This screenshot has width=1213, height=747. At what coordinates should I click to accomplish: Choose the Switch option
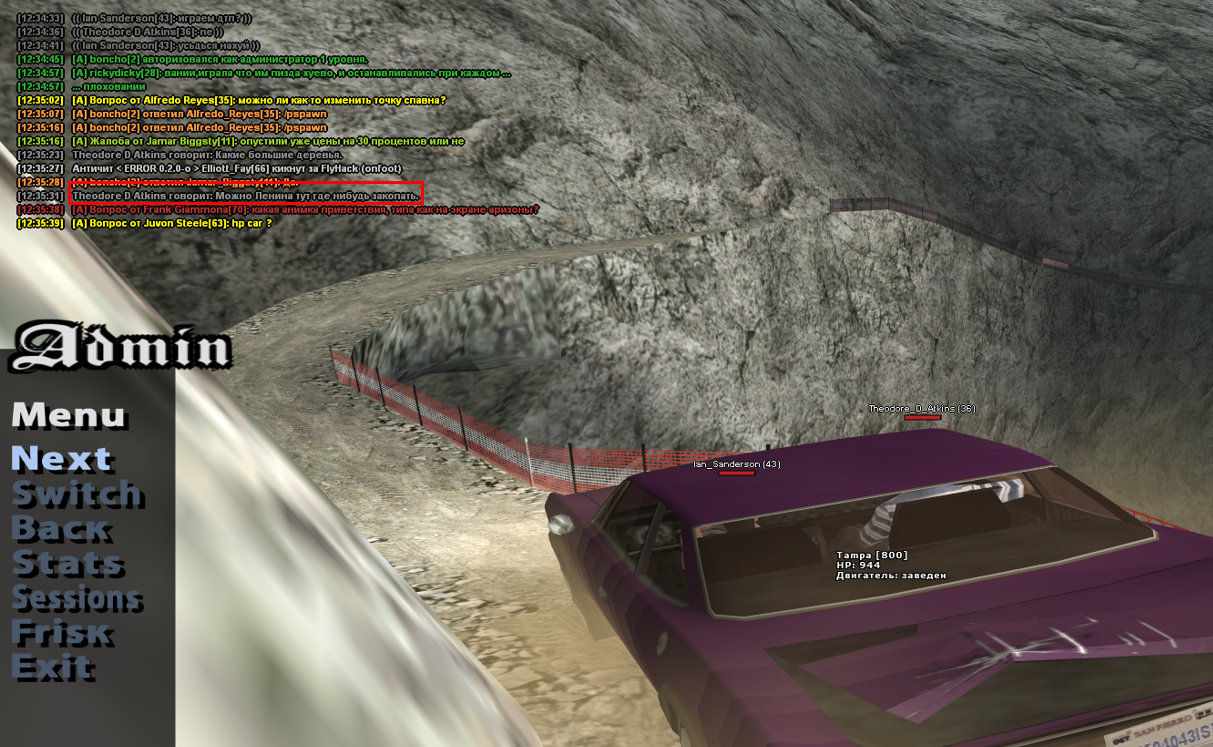(x=77, y=494)
